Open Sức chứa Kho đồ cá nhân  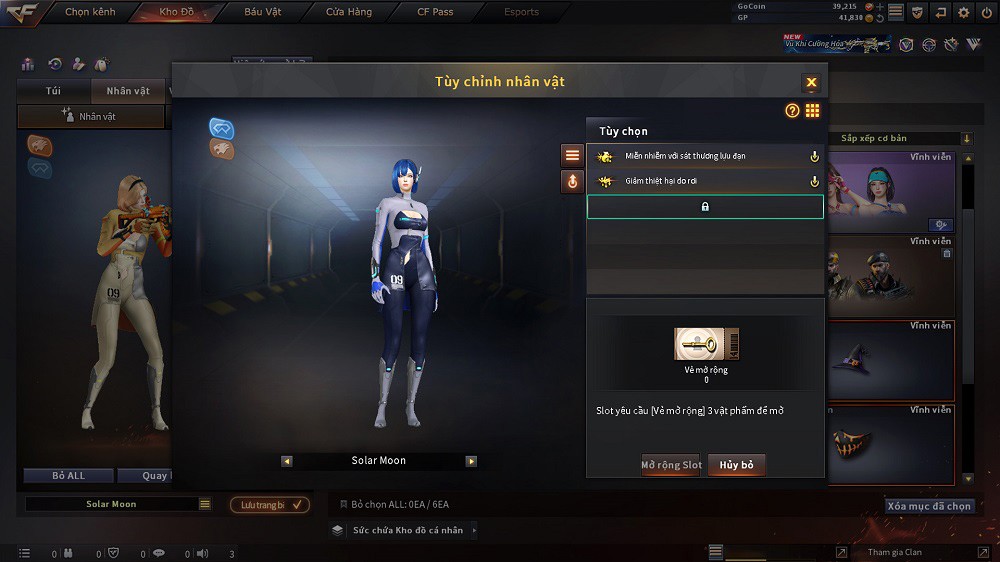(x=407, y=530)
